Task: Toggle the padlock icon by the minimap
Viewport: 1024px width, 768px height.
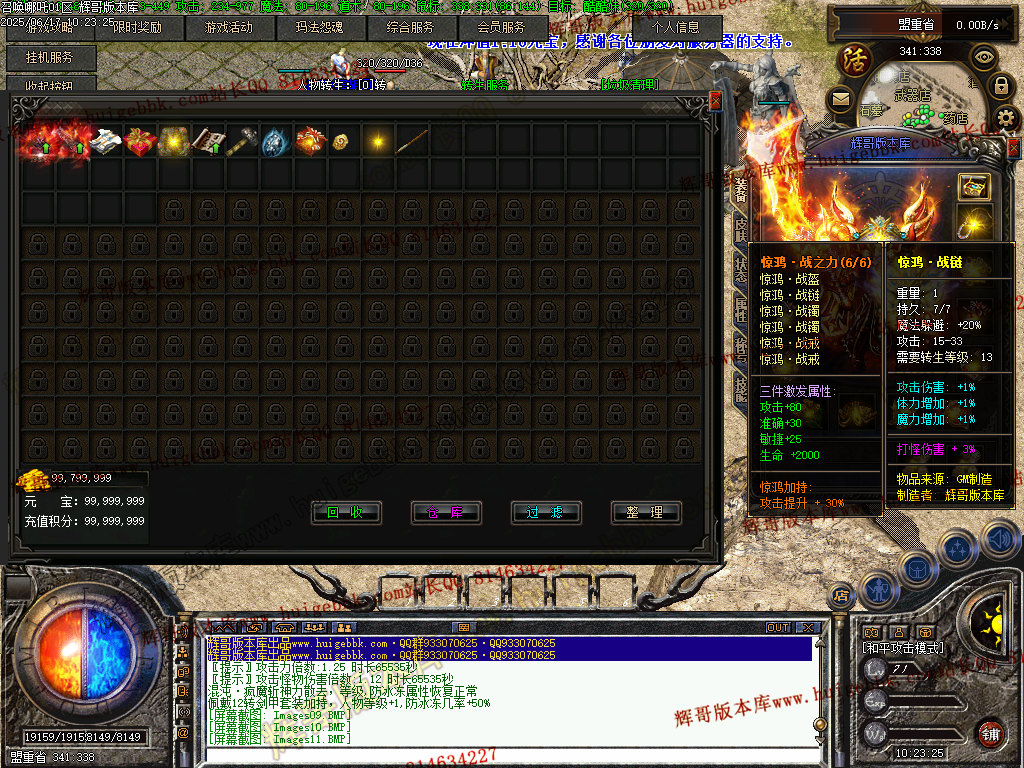Action: click(x=1001, y=87)
